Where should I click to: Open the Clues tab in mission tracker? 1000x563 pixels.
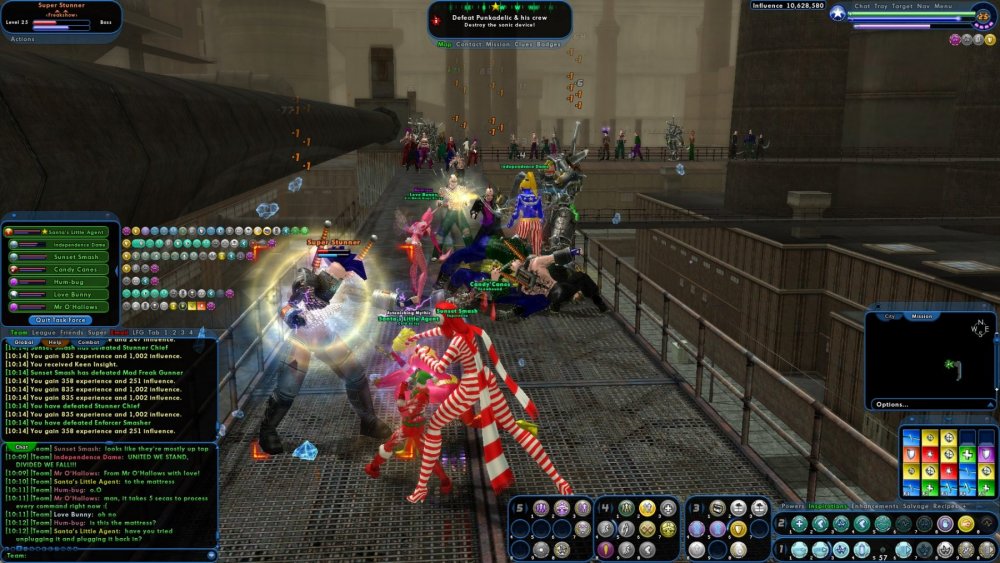point(520,44)
